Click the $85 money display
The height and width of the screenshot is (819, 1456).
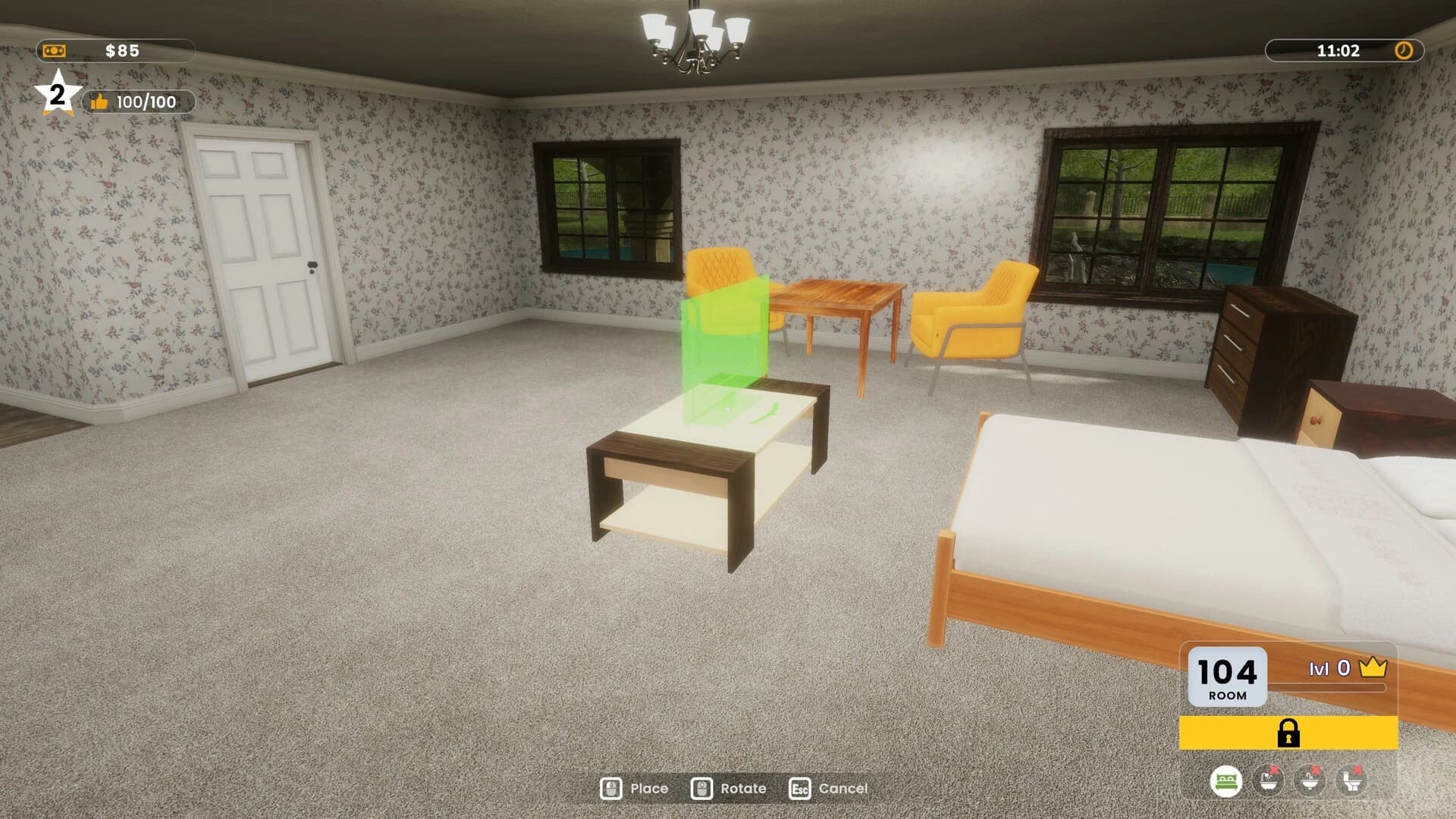pyautogui.click(x=121, y=50)
